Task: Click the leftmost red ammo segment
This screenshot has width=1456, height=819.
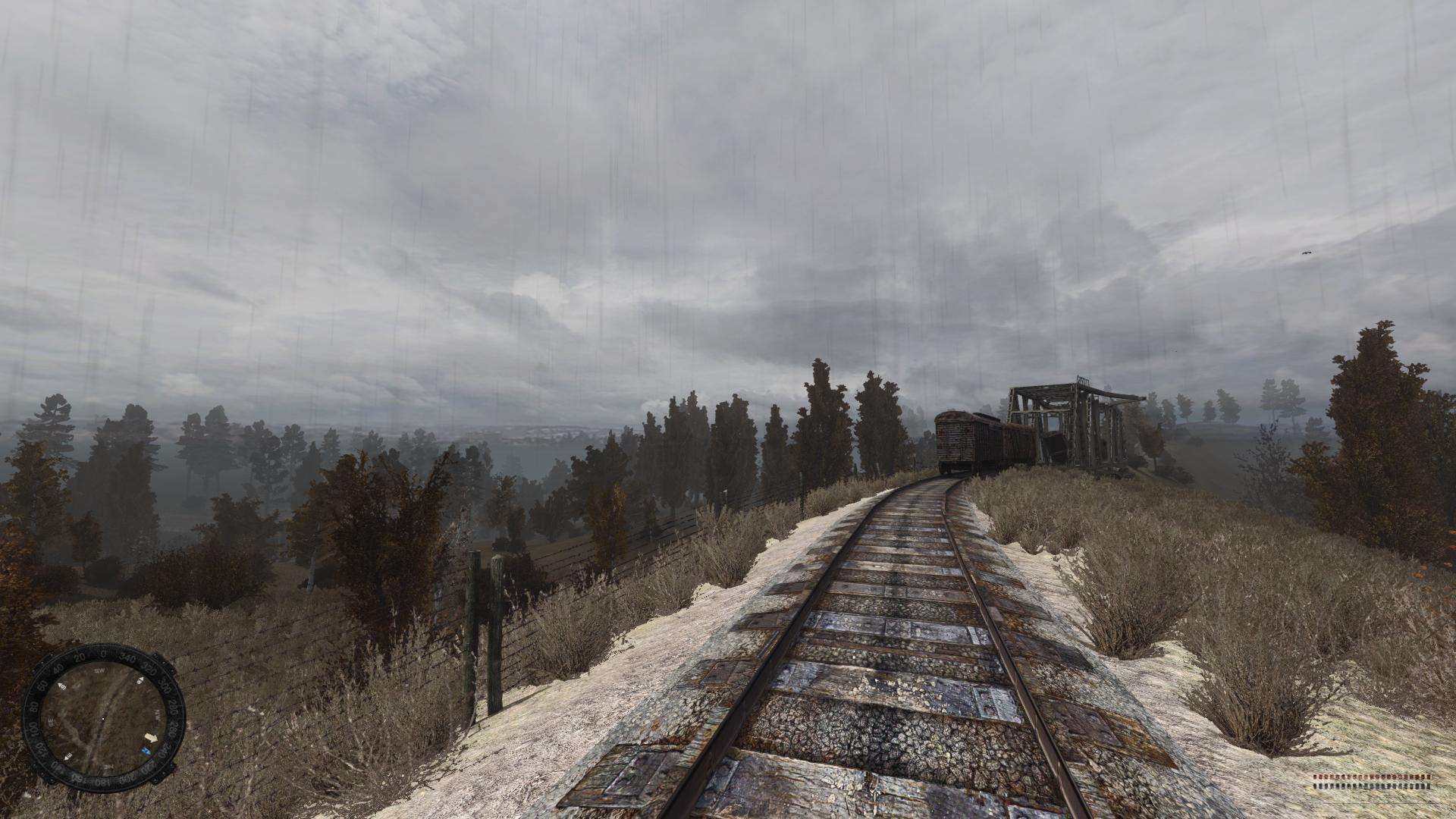Action: pos(1315,777)
